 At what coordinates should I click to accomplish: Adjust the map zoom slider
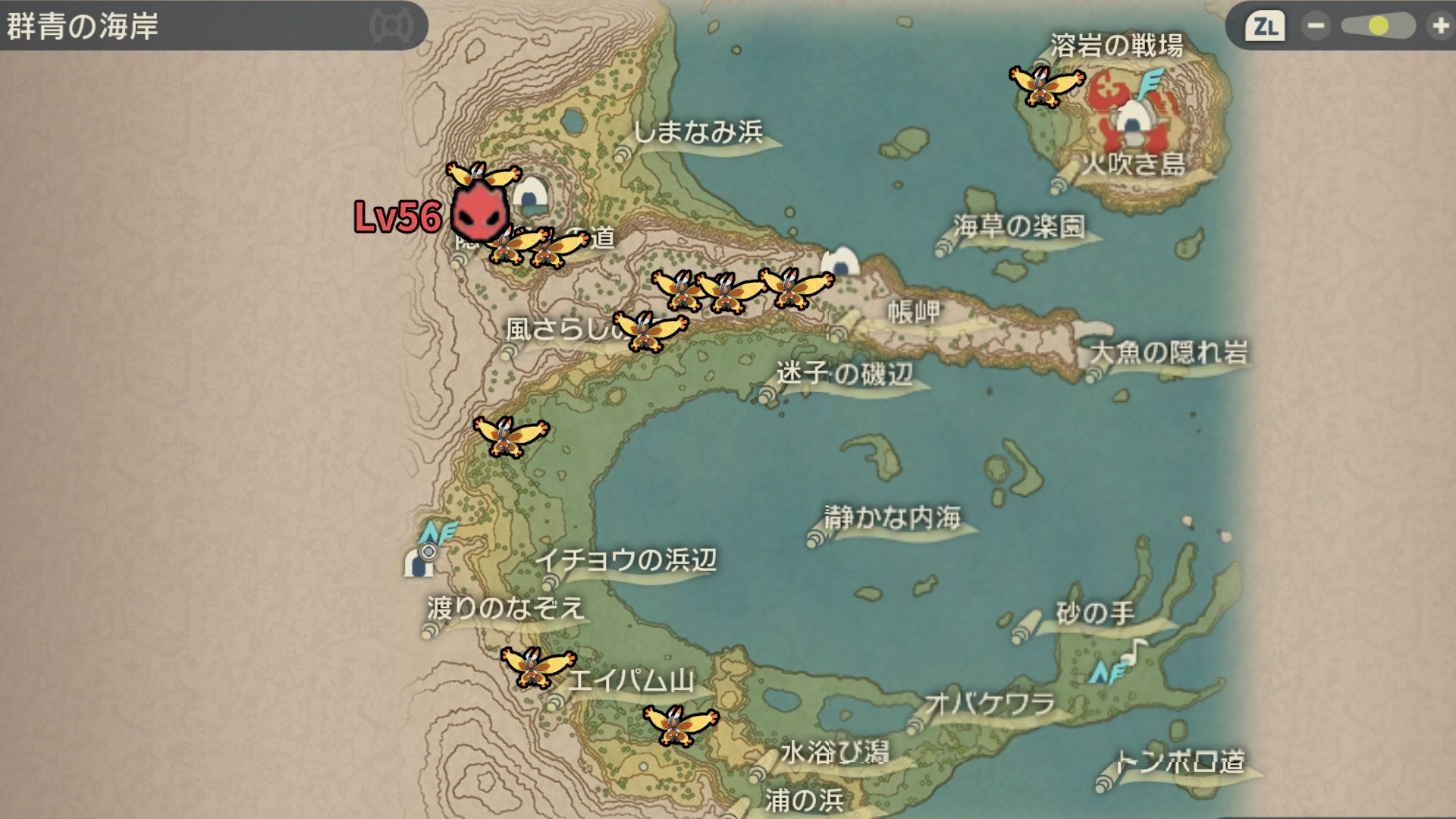coord(1378,27)
